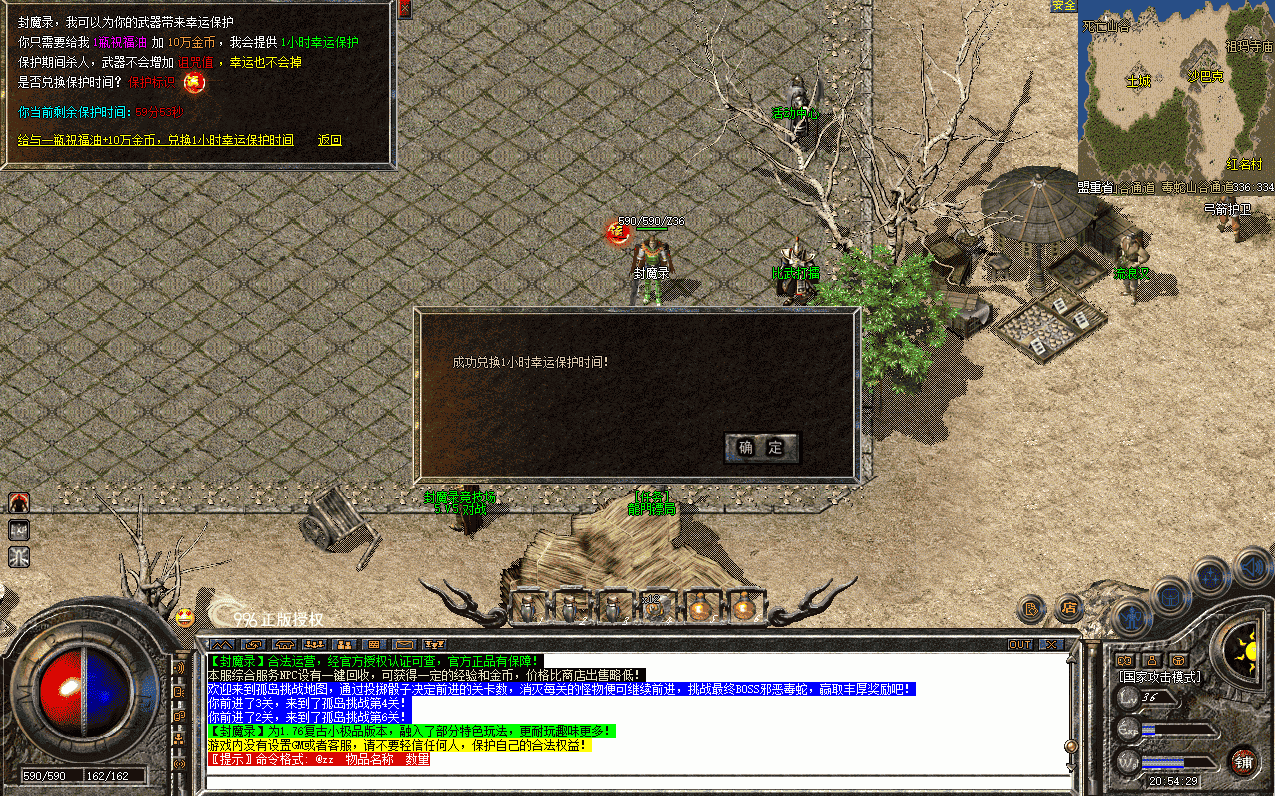Click the scroll-with-pen round button
The image size is (1275, 796).
point(1032,607)
